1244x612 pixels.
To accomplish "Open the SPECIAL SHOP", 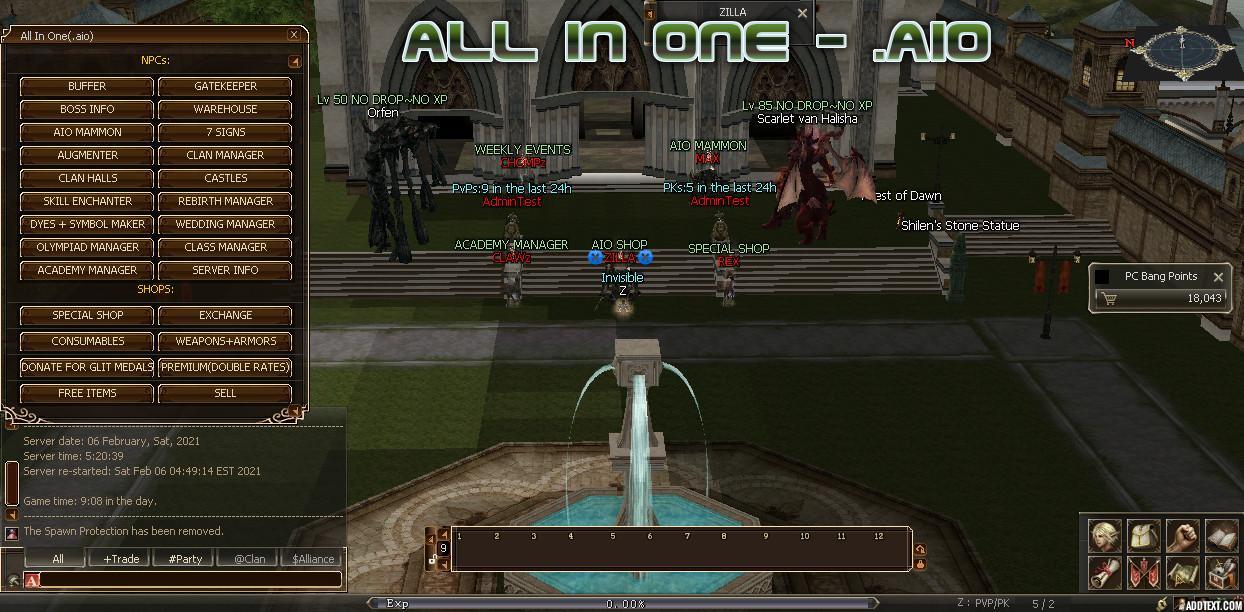I will pyautogui.click(x=87, y=315).
